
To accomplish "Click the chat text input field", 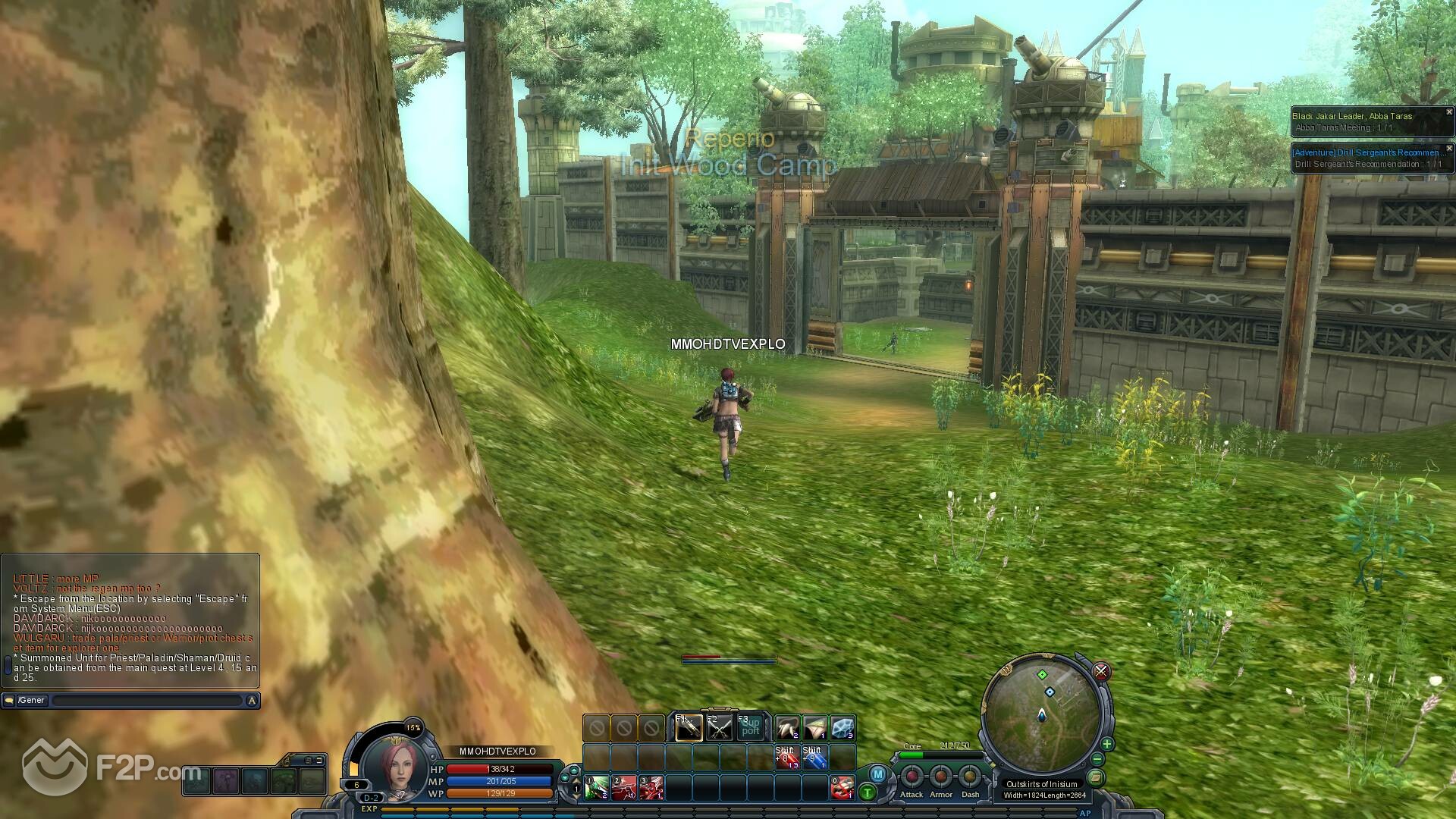I will coord(146,701).
